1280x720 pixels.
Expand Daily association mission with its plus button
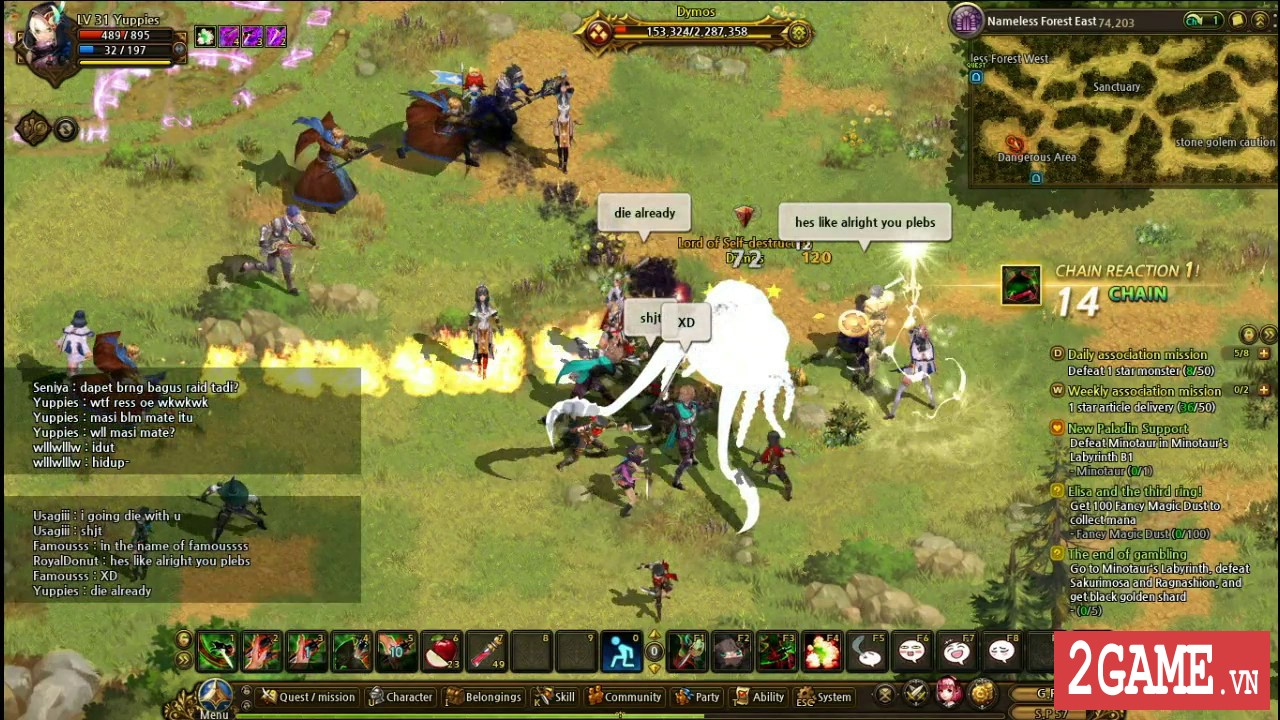click(x=1264, y=354)
